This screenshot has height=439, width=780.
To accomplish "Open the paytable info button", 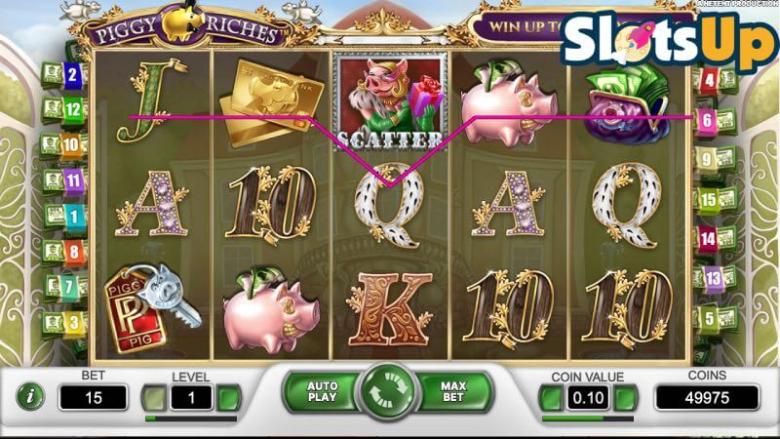I will point(30,396).
